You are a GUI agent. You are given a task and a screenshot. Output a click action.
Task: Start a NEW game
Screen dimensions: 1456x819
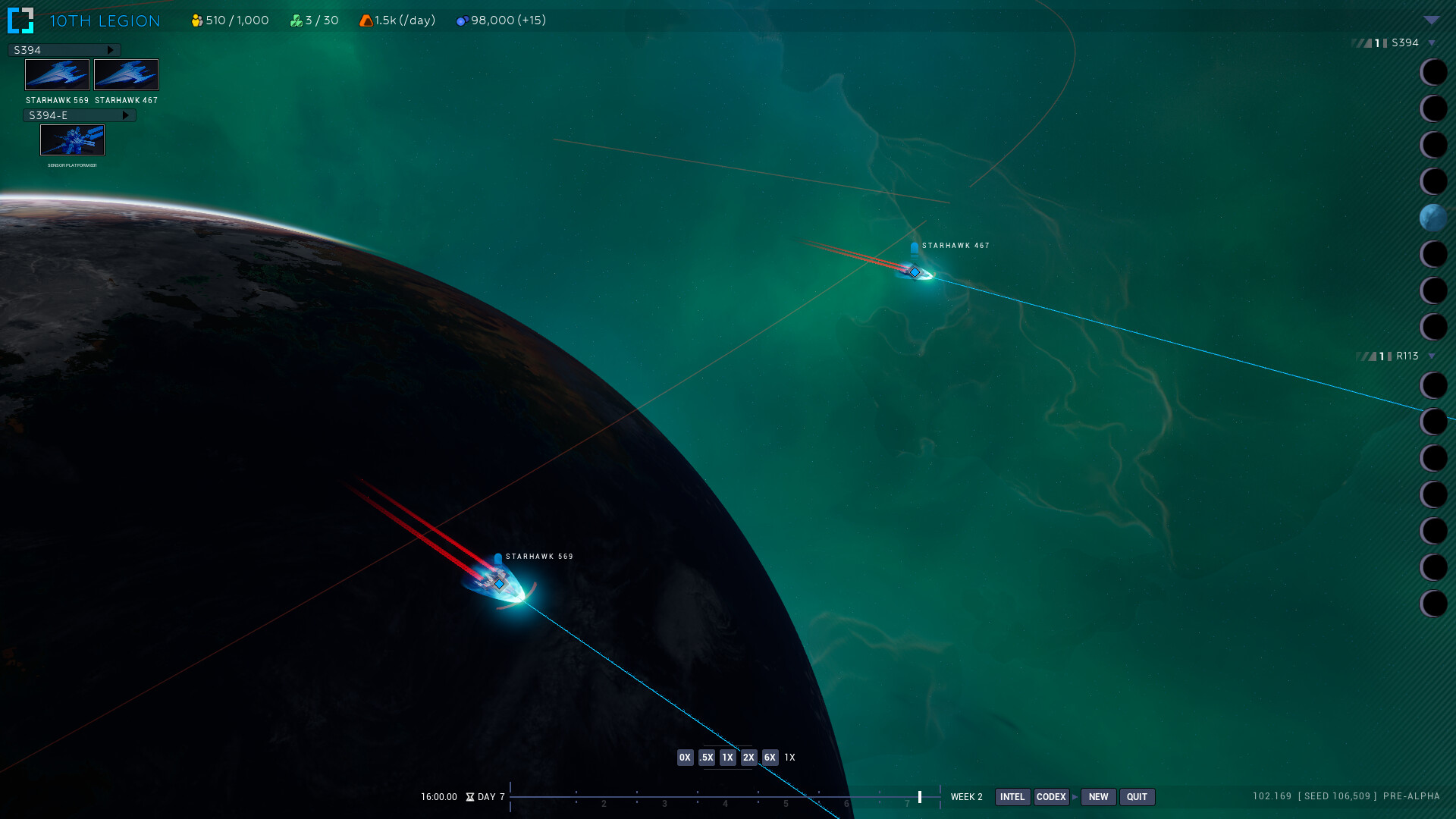[1098, 797]
